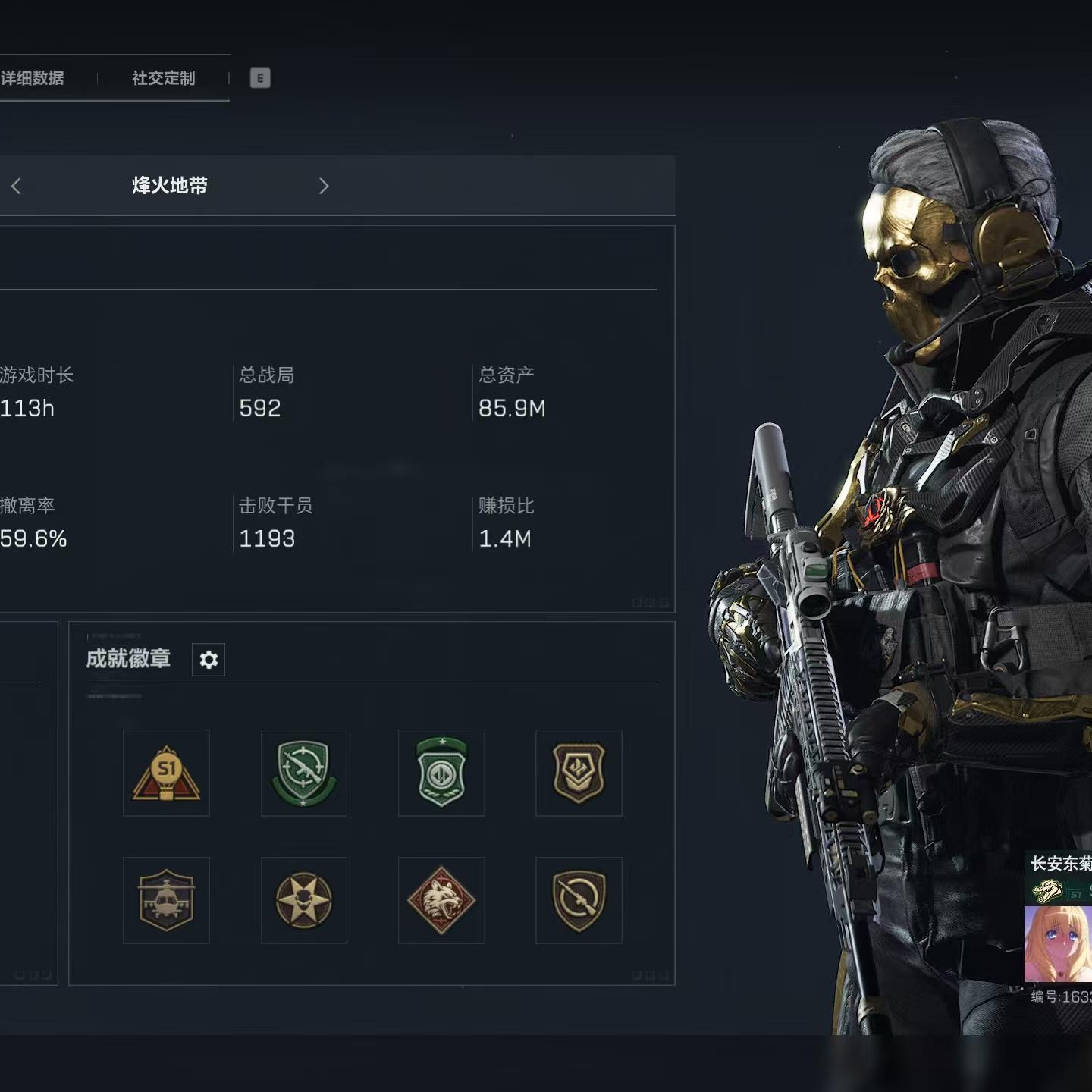Open achievement badge settings gear
1092x1092 pixels.
(x=209, y=660)
